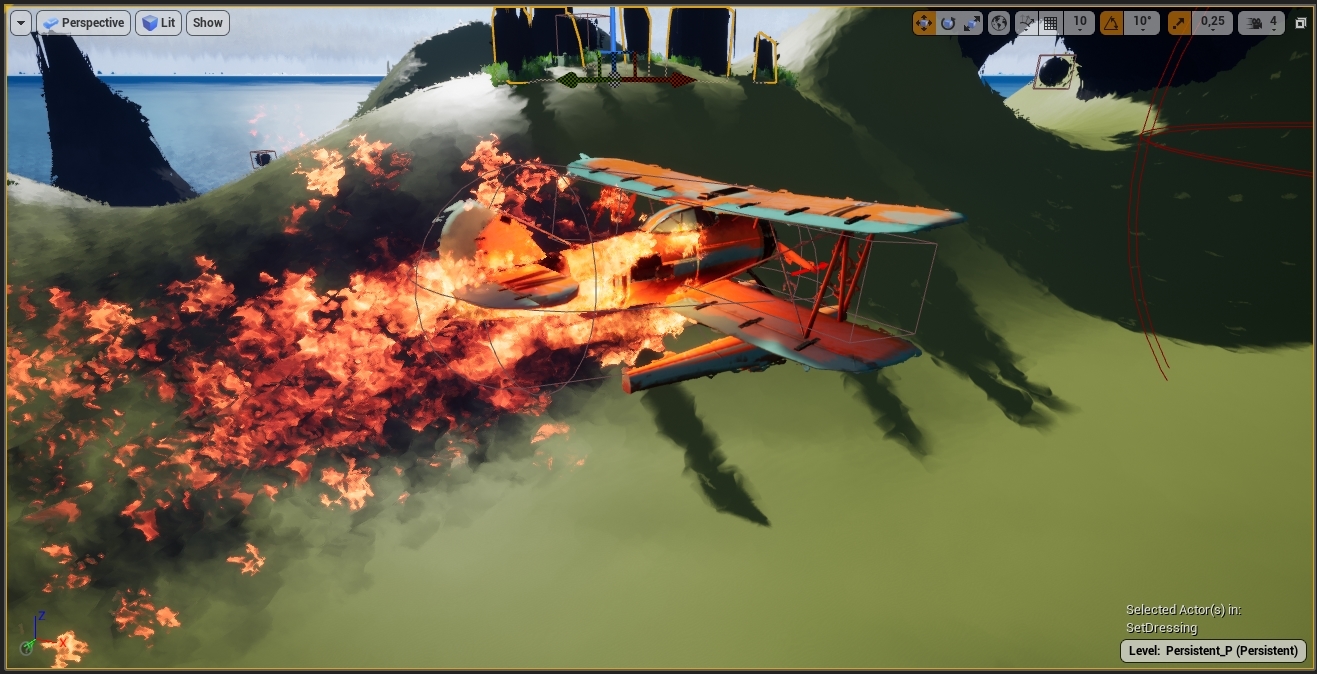Toggle rotation snapping angle icon
Viewport: 1317px width, 674px height.
coord(1111,22)
